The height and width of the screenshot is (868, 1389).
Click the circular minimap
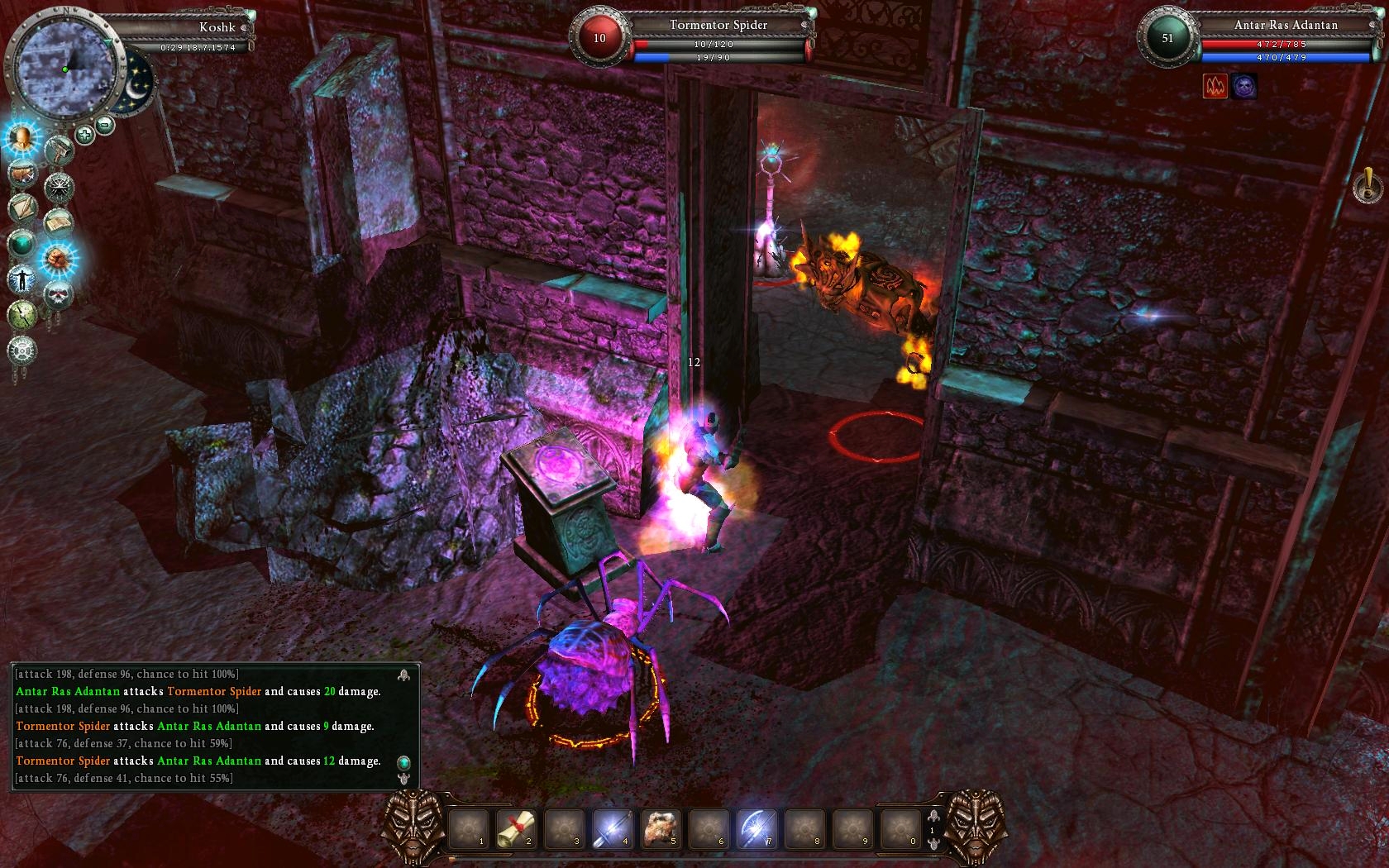pyautogui.click(x=65, y=68)
